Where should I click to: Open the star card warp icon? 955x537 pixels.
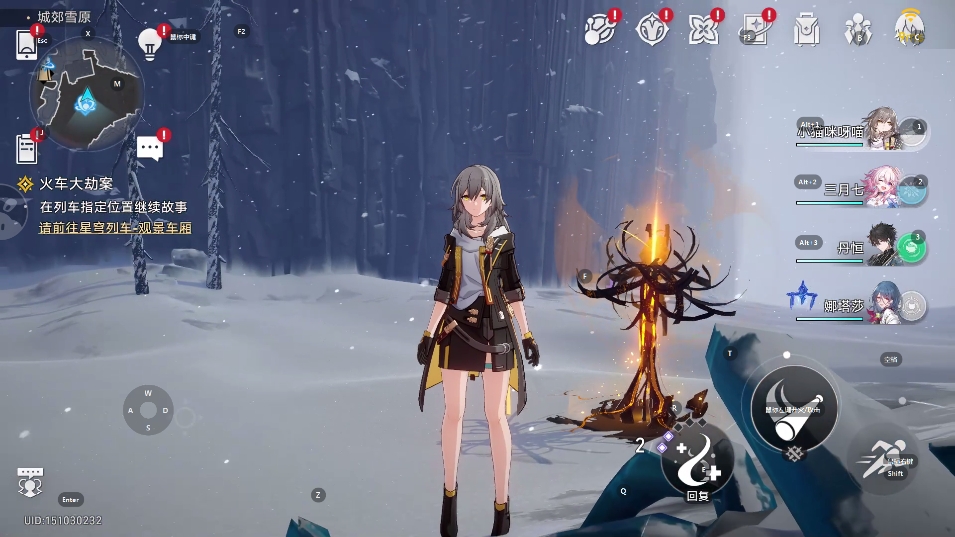(x=755, y=28)
